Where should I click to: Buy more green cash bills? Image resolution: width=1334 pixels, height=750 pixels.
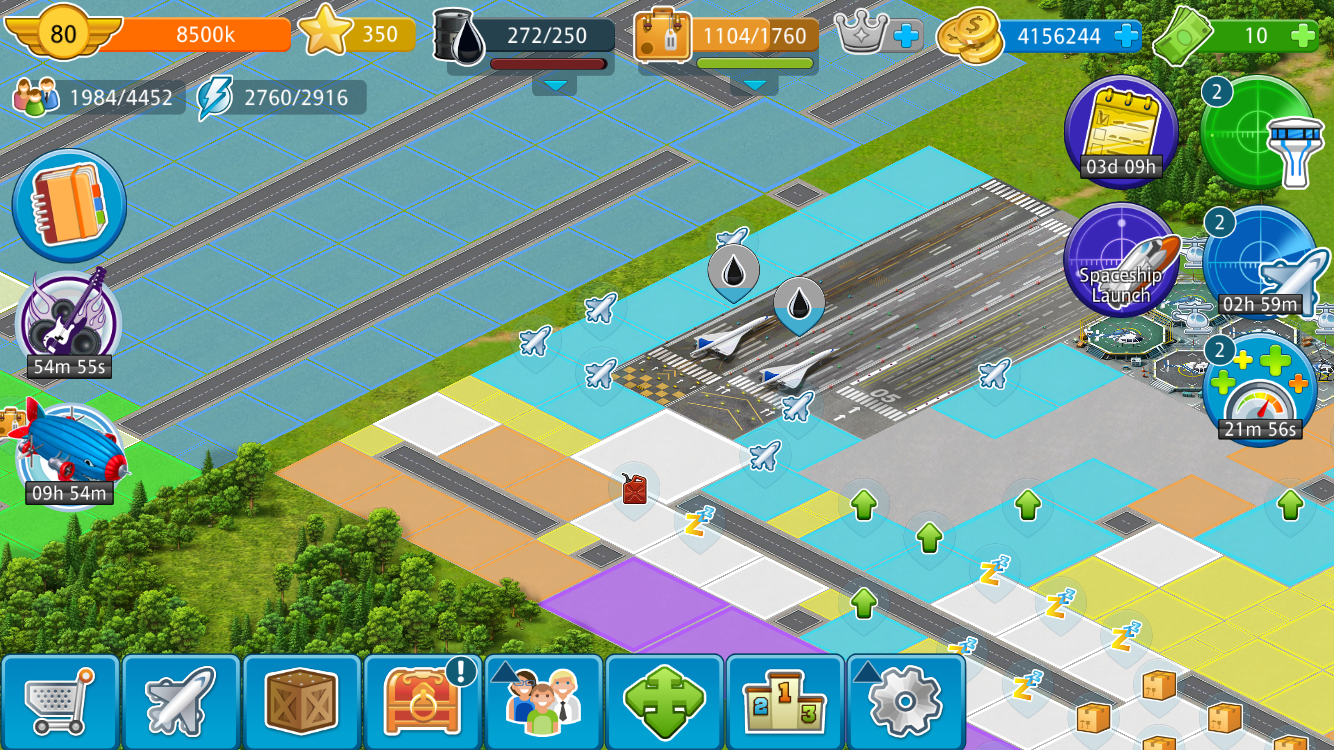(x=1303, y=37)
